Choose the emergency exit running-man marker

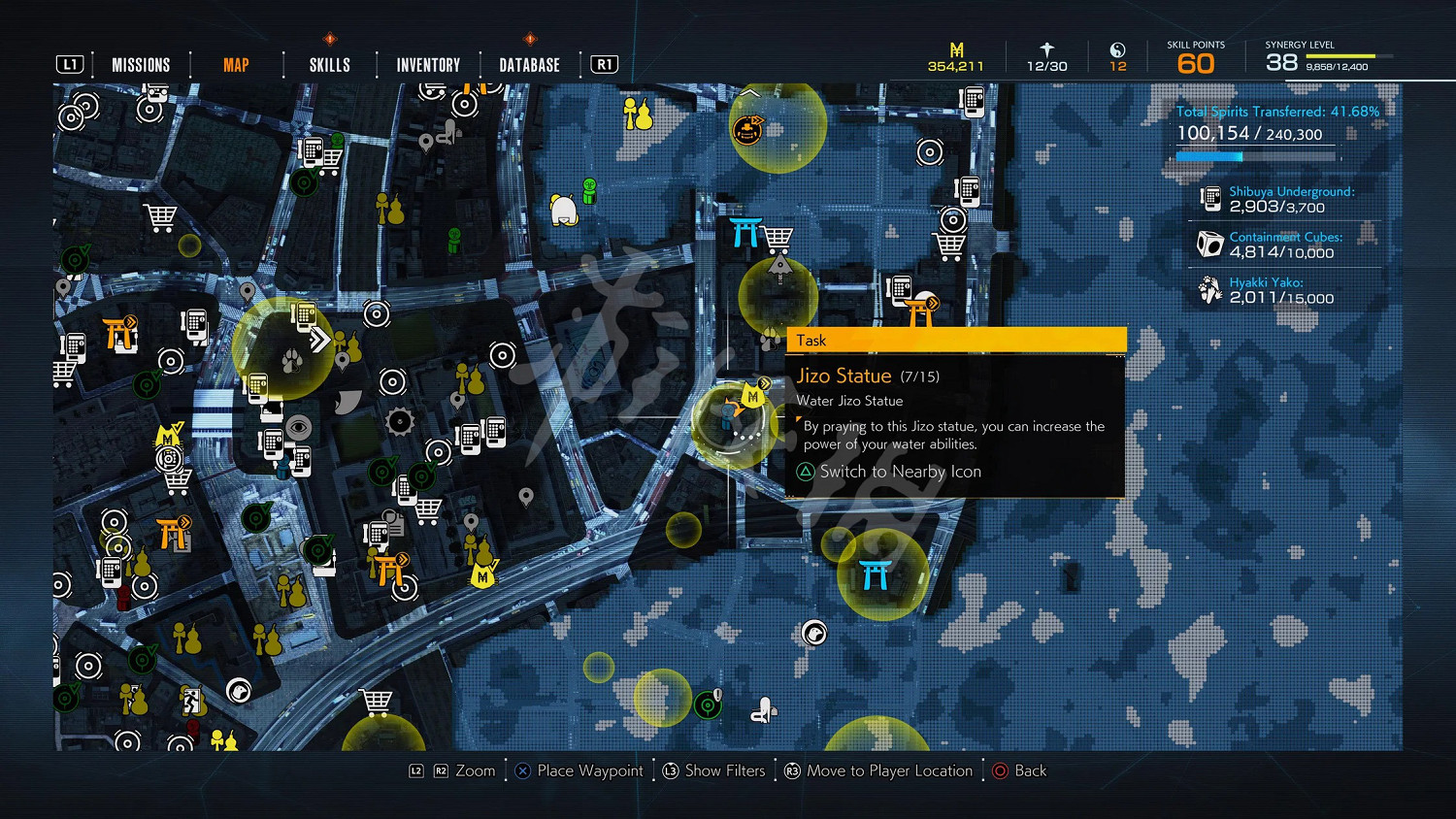click(191, 700)
